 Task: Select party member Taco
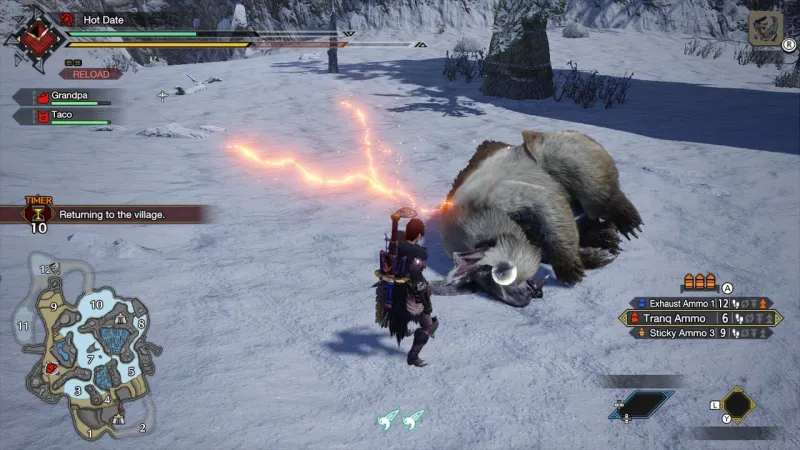[66, 116]
